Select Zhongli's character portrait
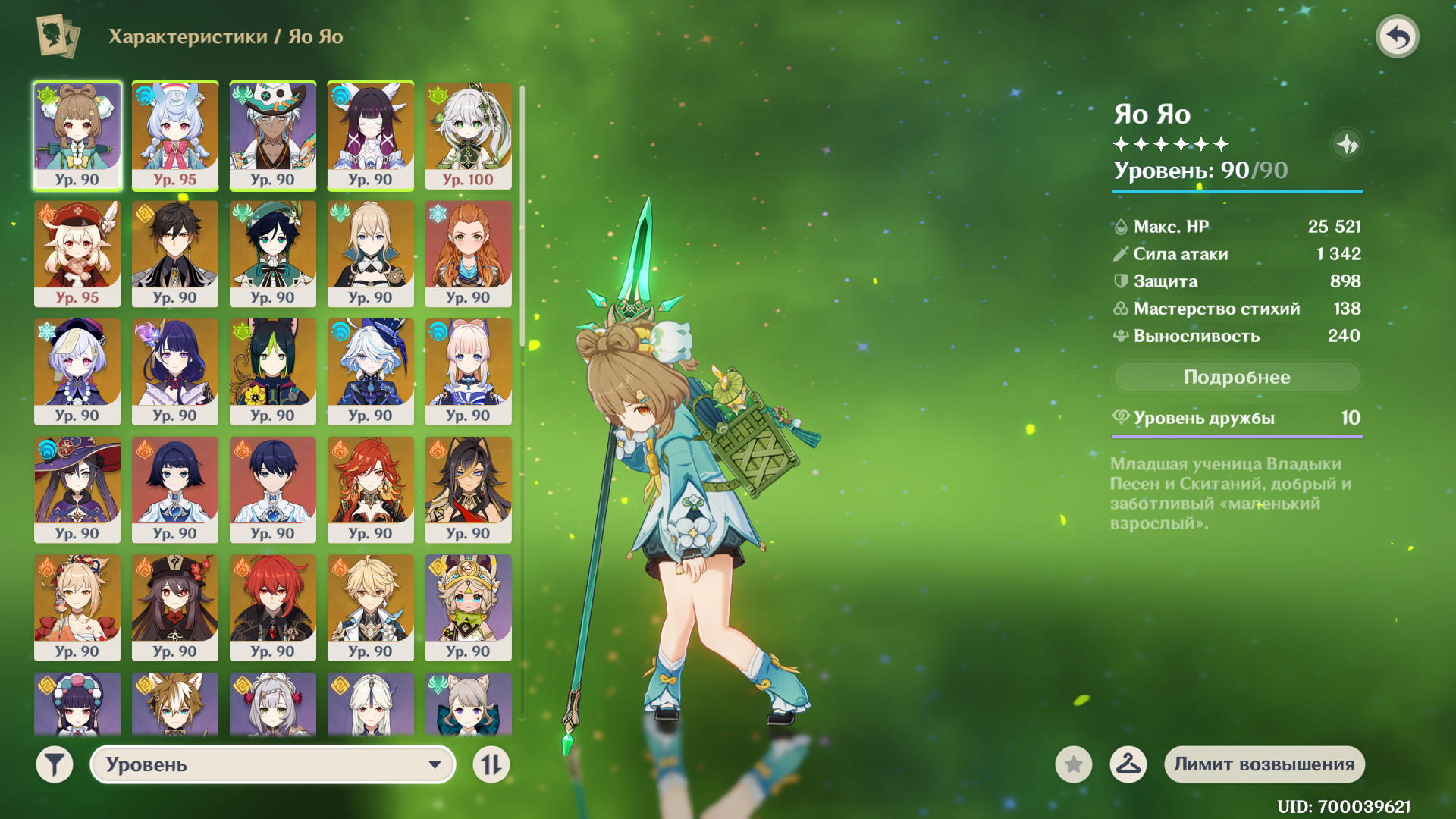Image resolution: width=1456 pixels, height=819 pixels. click(175, 253)
